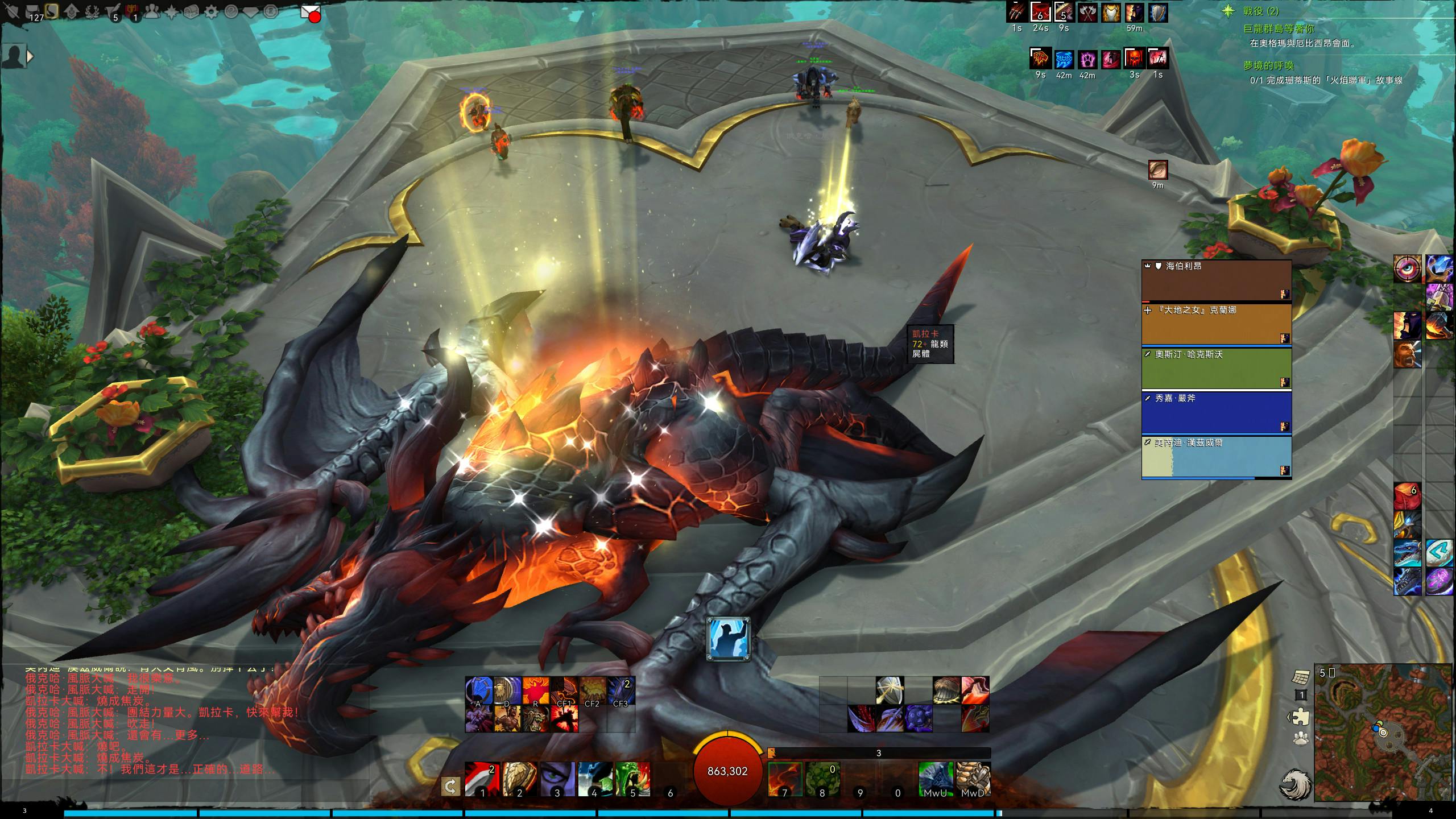Image resolution: width=1456 pixels, height=819 pixels.
Task: Click the action bar page cycle arrow
Action: [450, 787]
